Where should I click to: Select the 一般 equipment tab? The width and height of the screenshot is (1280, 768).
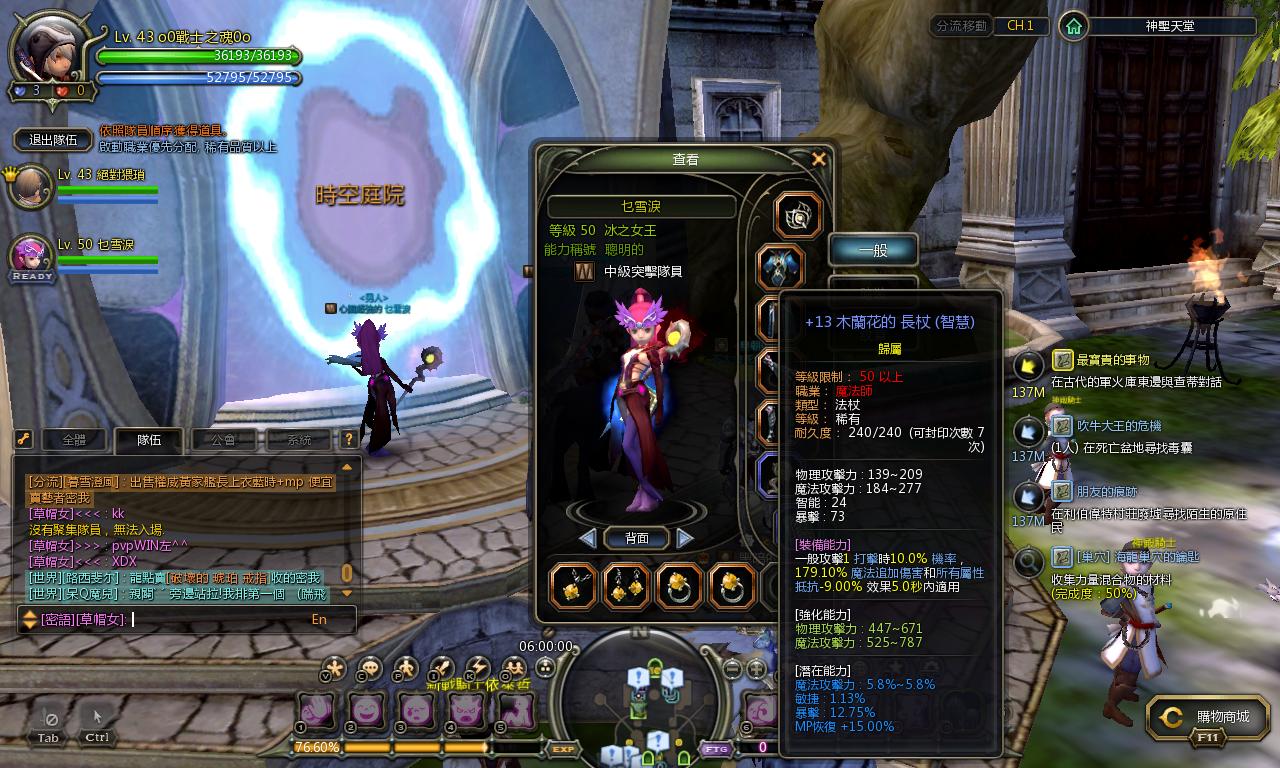coord(873,250)
